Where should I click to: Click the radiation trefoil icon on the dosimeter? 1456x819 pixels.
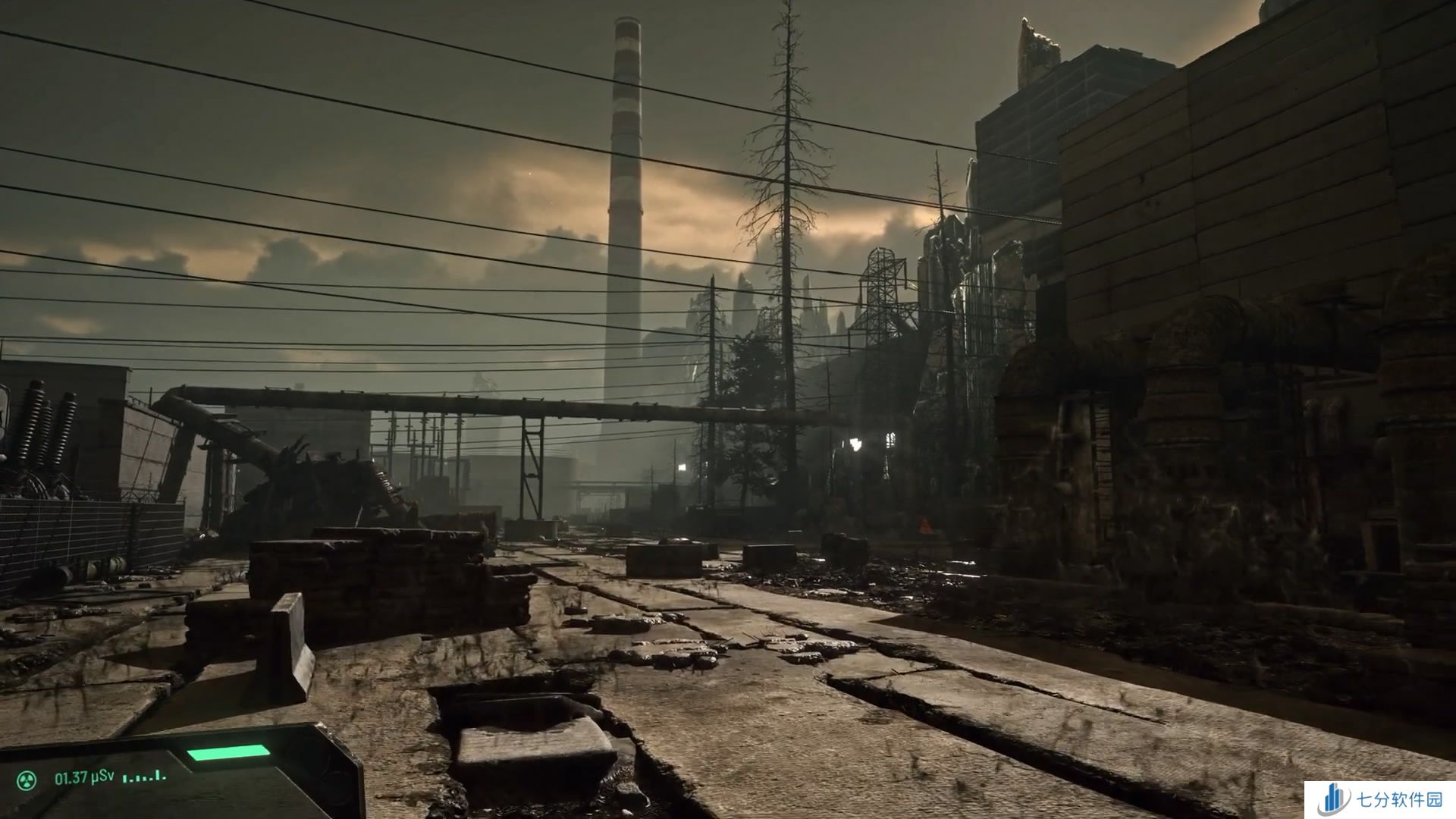coord(28,778)
